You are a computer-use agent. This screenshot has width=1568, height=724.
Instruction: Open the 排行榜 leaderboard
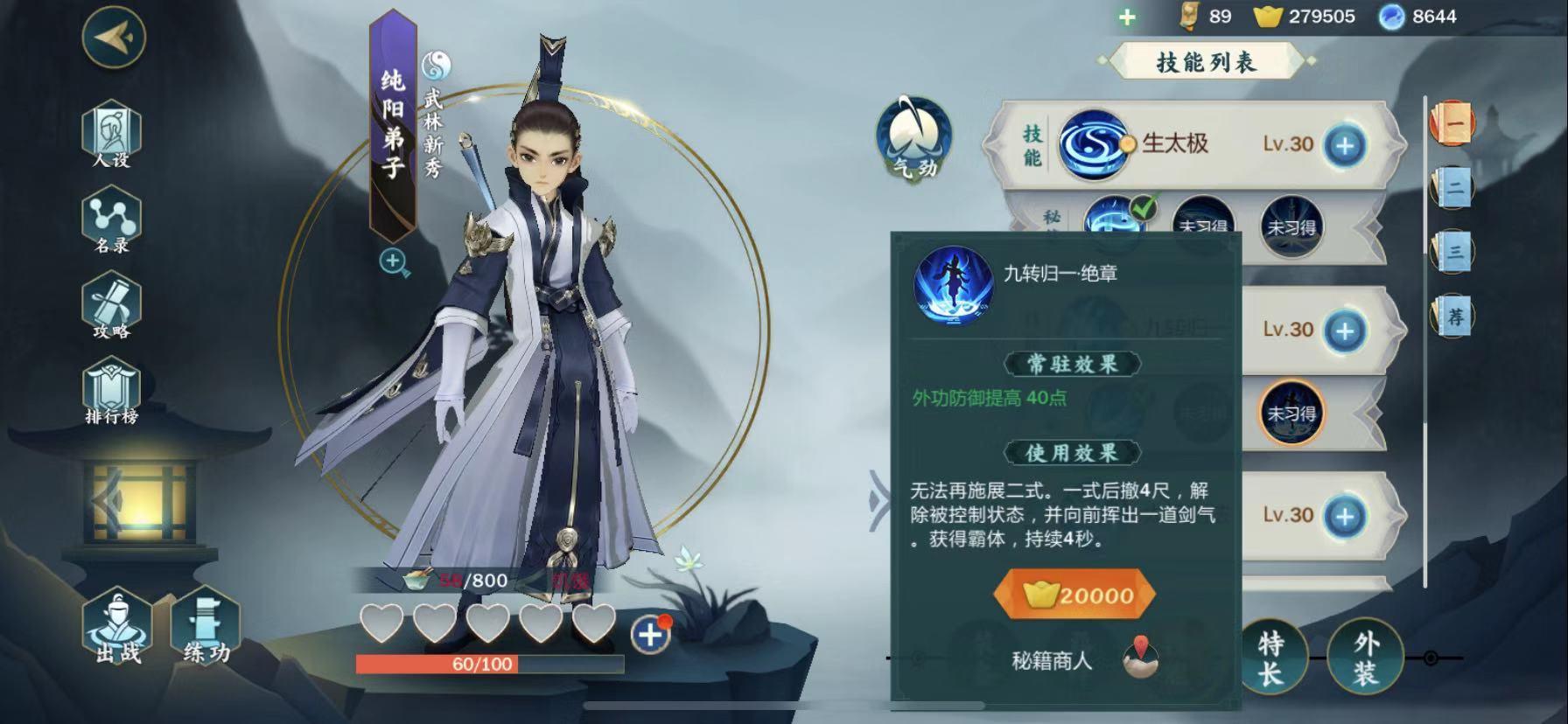coord(111,393)
